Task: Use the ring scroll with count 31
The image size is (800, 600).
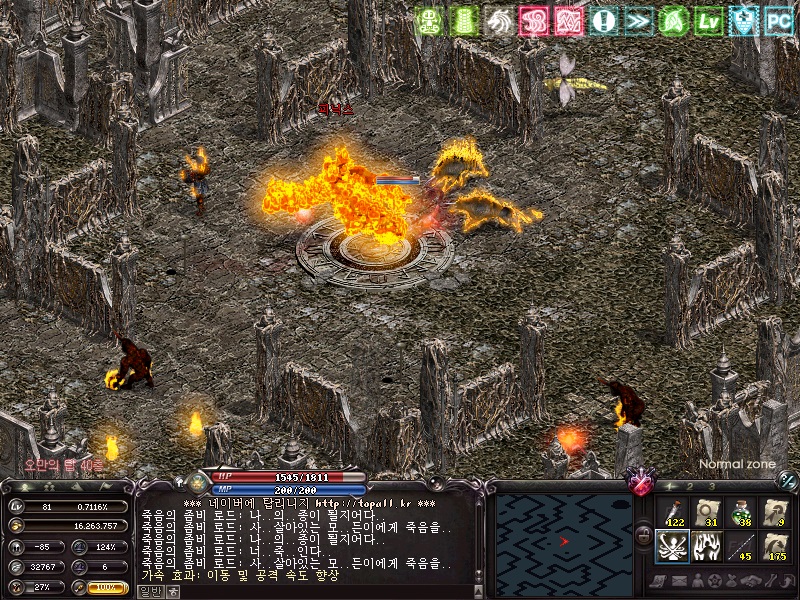Action: (708, 513)
